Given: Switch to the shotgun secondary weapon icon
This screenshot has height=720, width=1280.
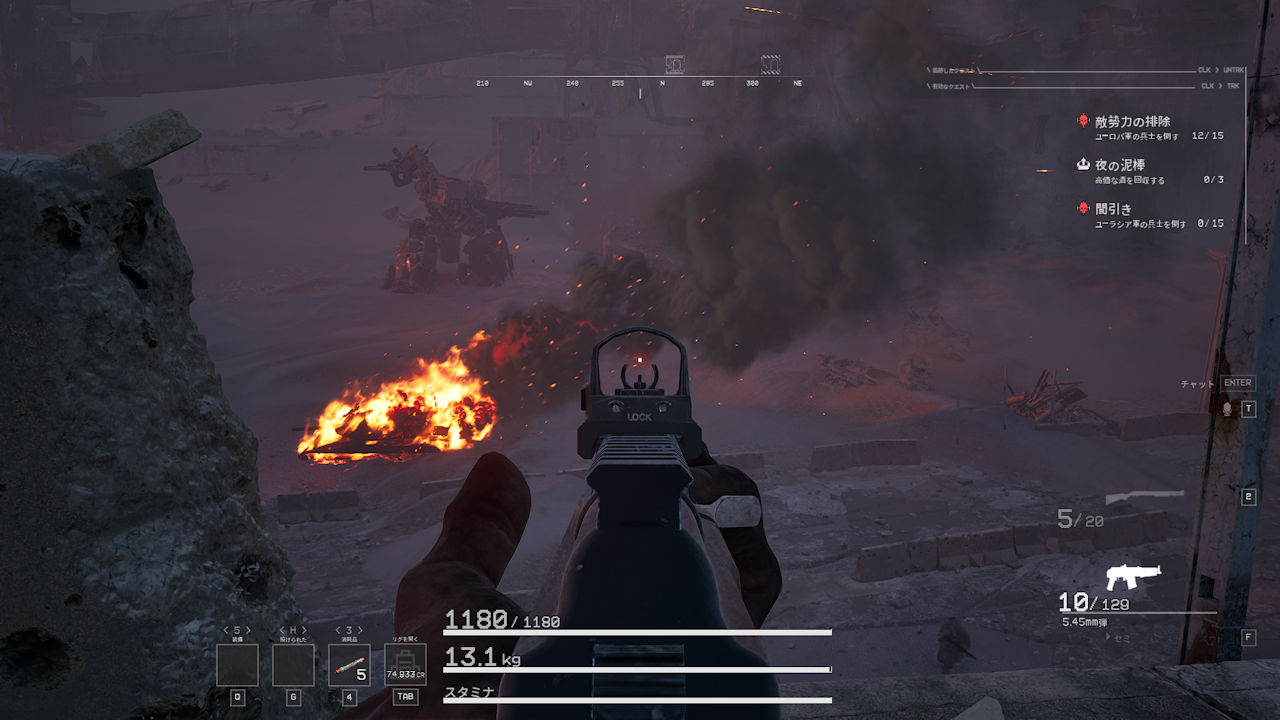Looking at the screenshot, I should pyautogui.click(x=1144, y=496).
